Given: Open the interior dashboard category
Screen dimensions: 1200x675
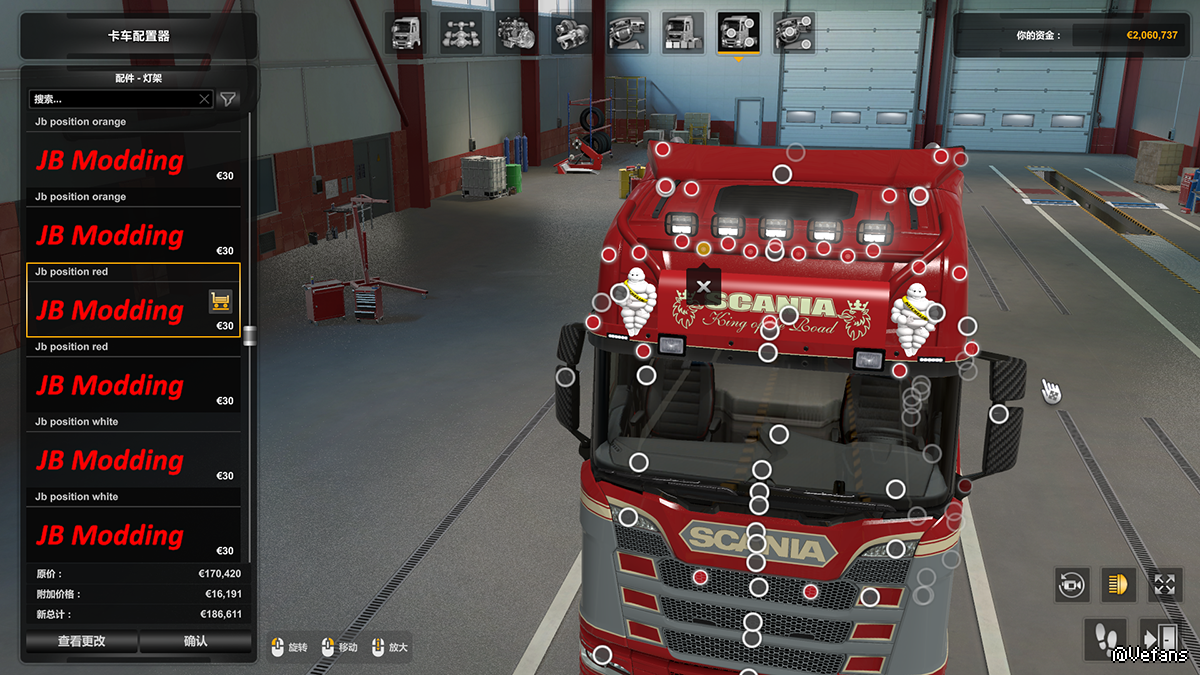Looking at the screenshot, I should coord(628,33).
